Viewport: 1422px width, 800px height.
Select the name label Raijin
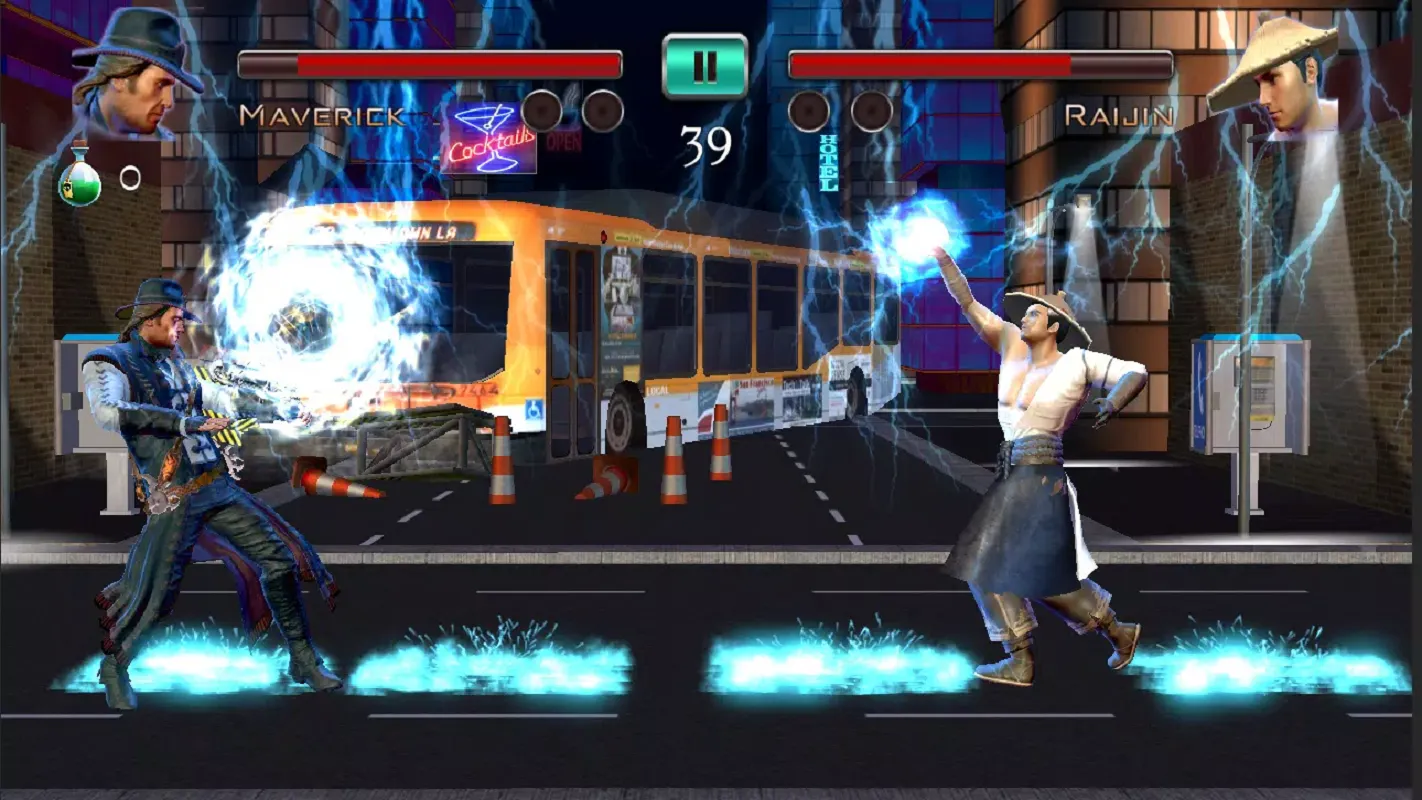click(1117, 113)
